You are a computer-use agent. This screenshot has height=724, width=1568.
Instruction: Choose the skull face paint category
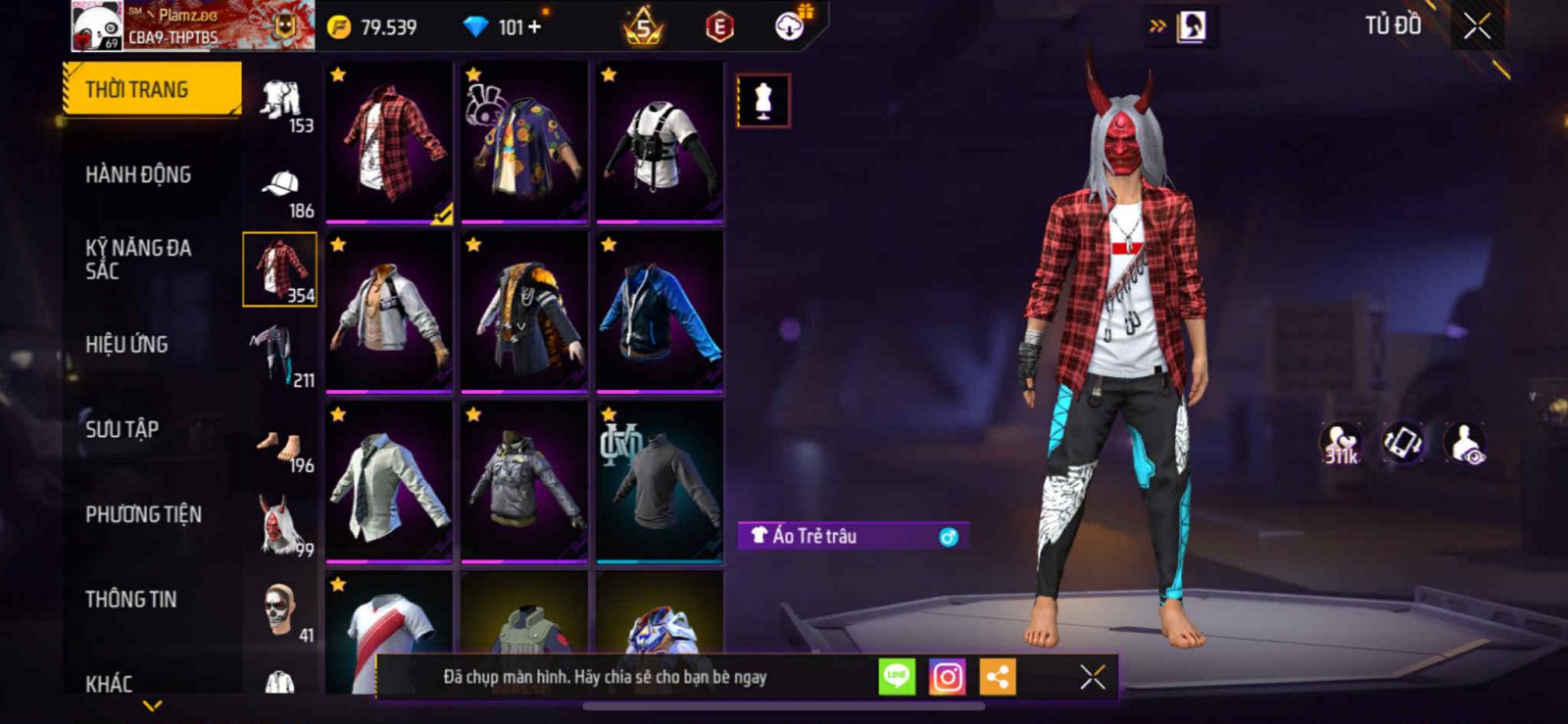click(281, 610)
